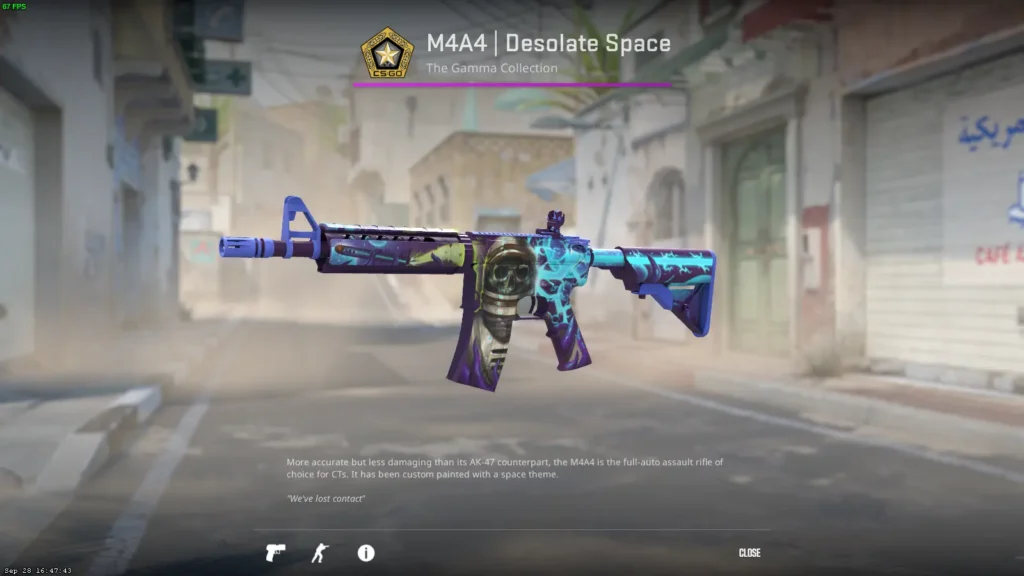The width and height of the screenshot is (1024, 576).
Task: Toggle the item info icon
Action: (366, 553)
